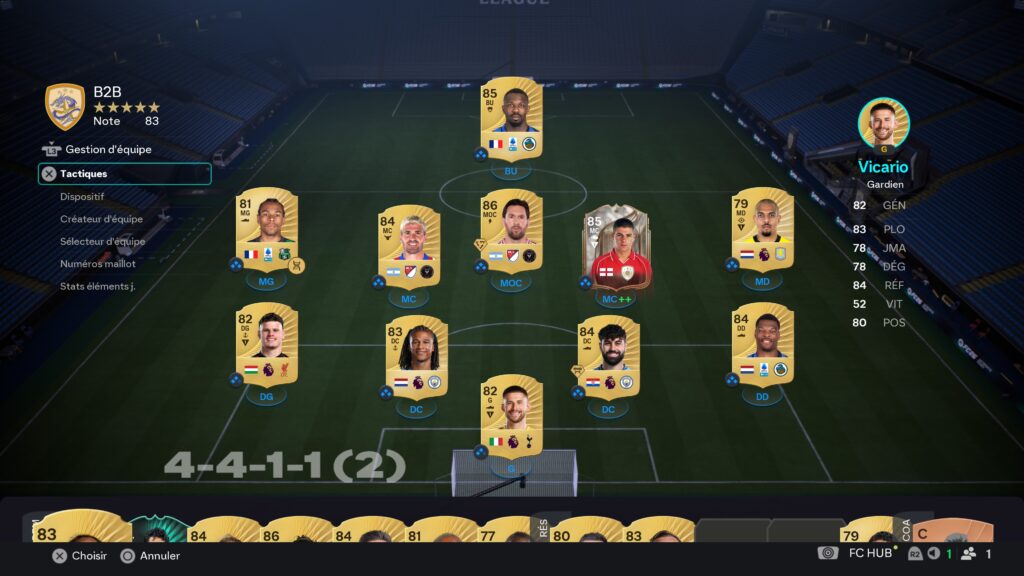
Task: Open the Dispositif option
Action: coord(82,197)
